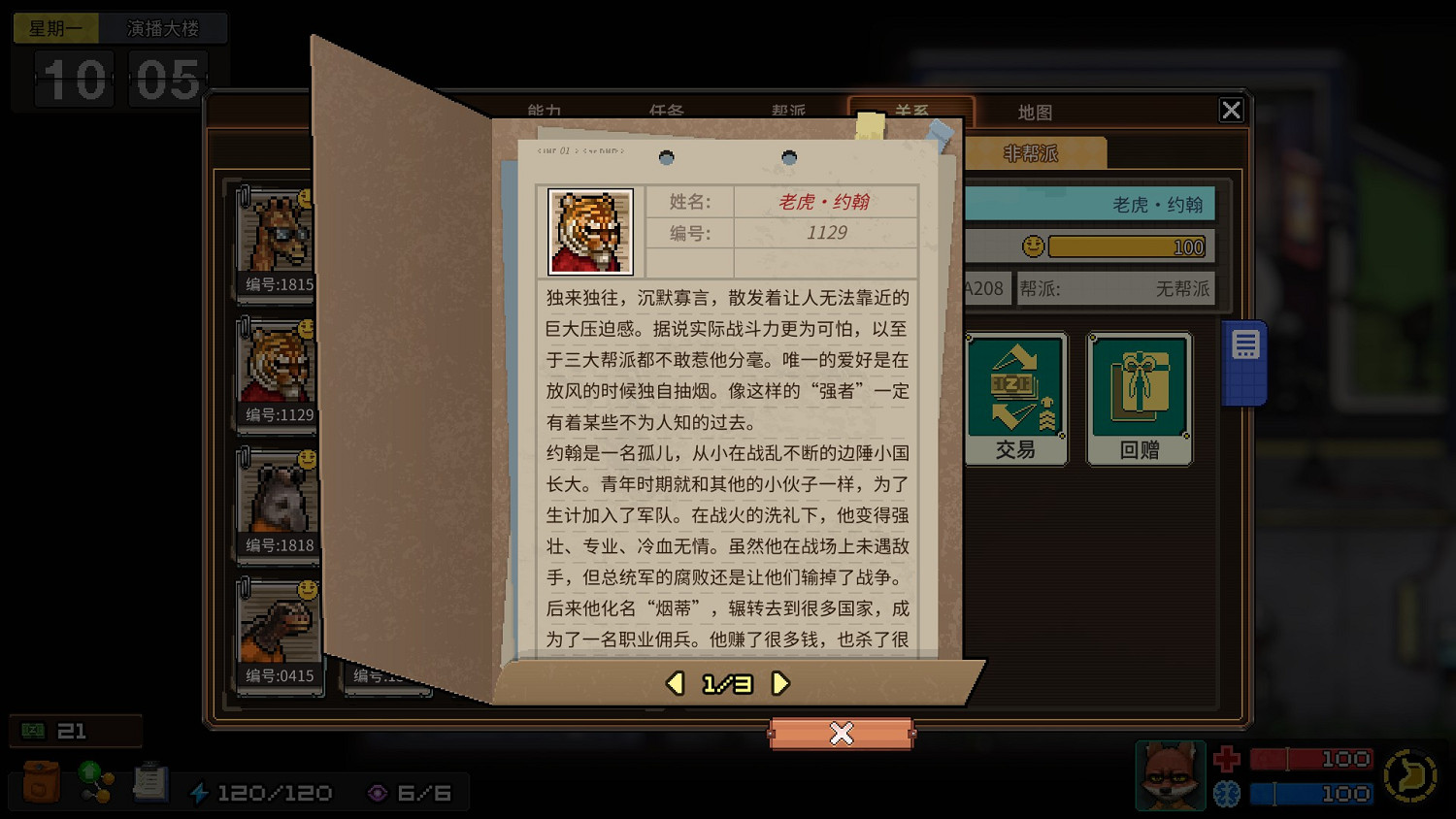1456x819 pixels.
Task: Select the 非帮派 category tab
Action: (x=1031, y=152)
